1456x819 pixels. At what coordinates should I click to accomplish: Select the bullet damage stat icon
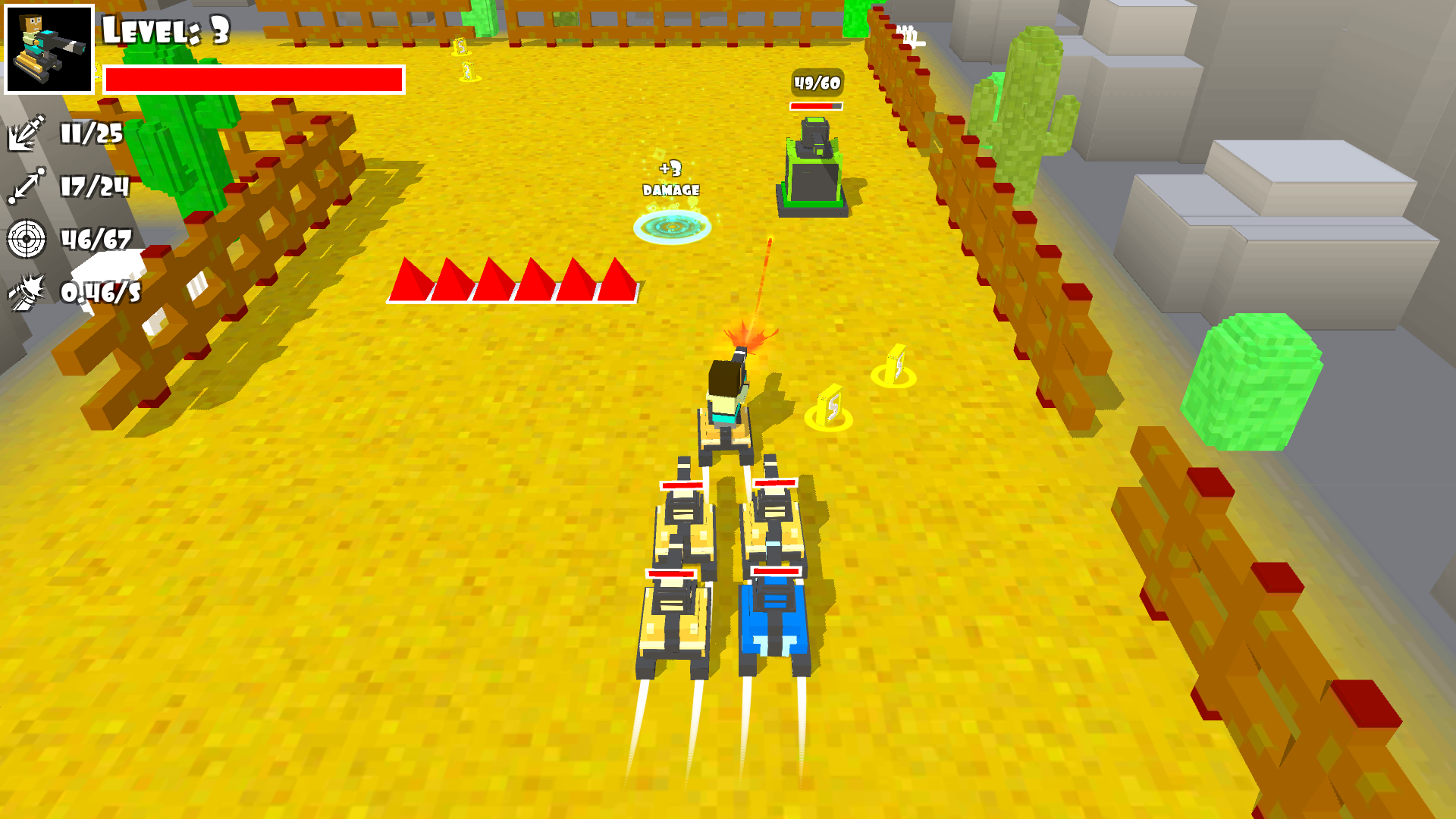point(27,136)
